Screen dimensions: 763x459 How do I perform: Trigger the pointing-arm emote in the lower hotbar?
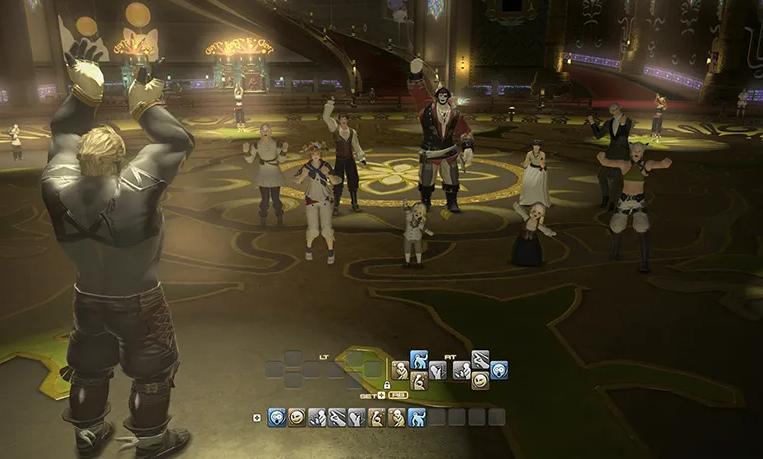tap(337, 417)
